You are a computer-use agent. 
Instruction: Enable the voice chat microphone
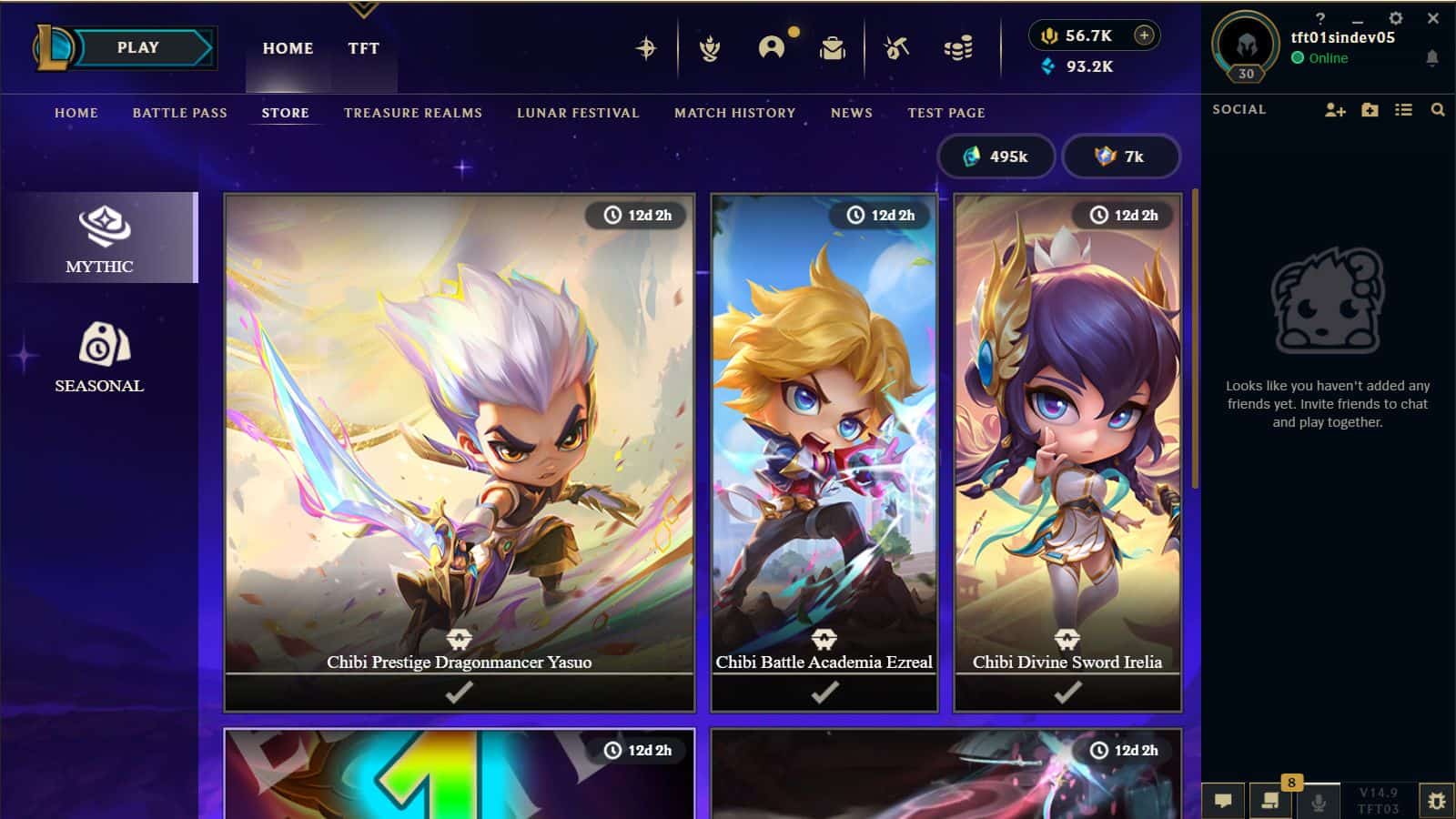tap(1317, 802)
